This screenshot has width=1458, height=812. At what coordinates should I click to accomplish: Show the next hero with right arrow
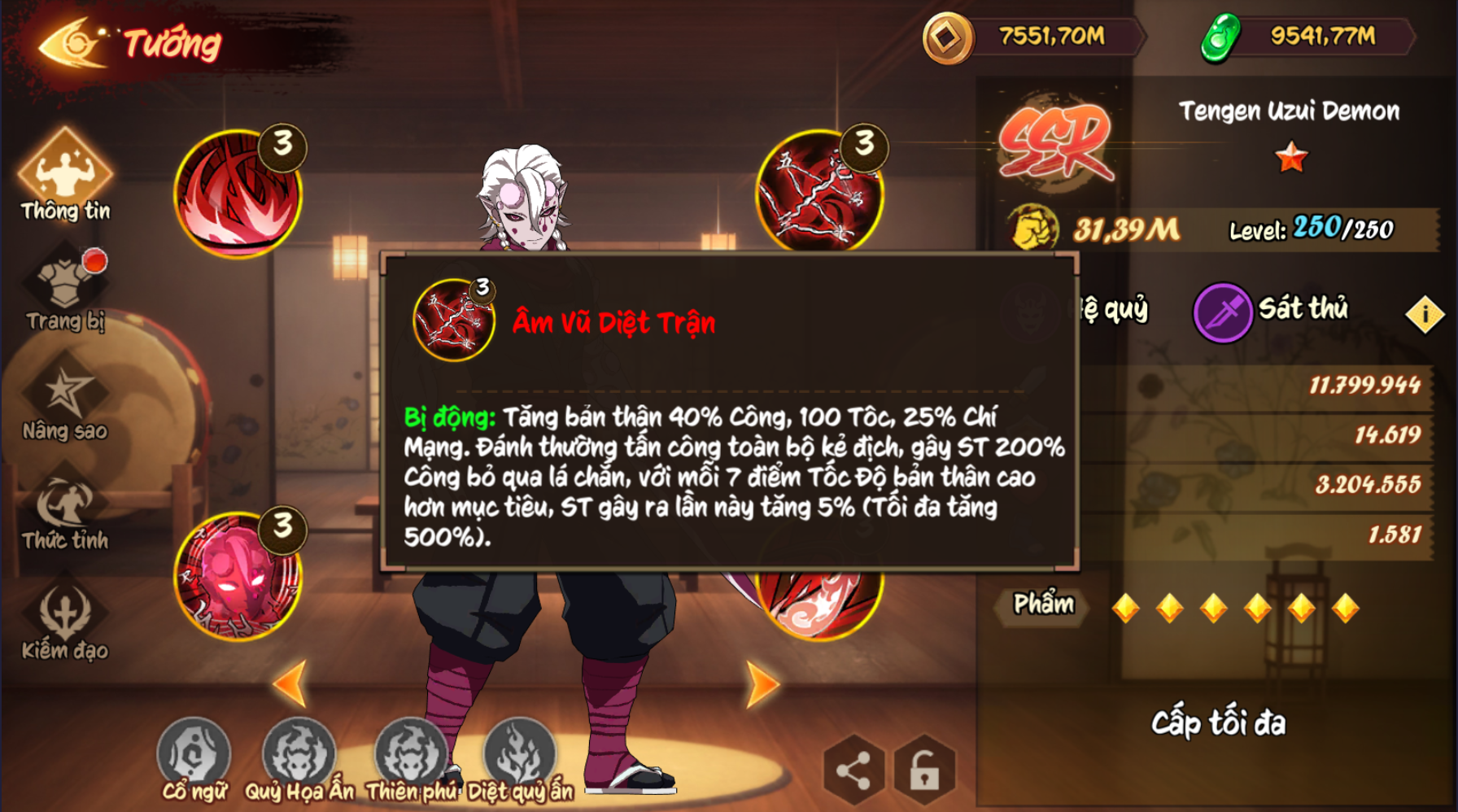[762, 683]
